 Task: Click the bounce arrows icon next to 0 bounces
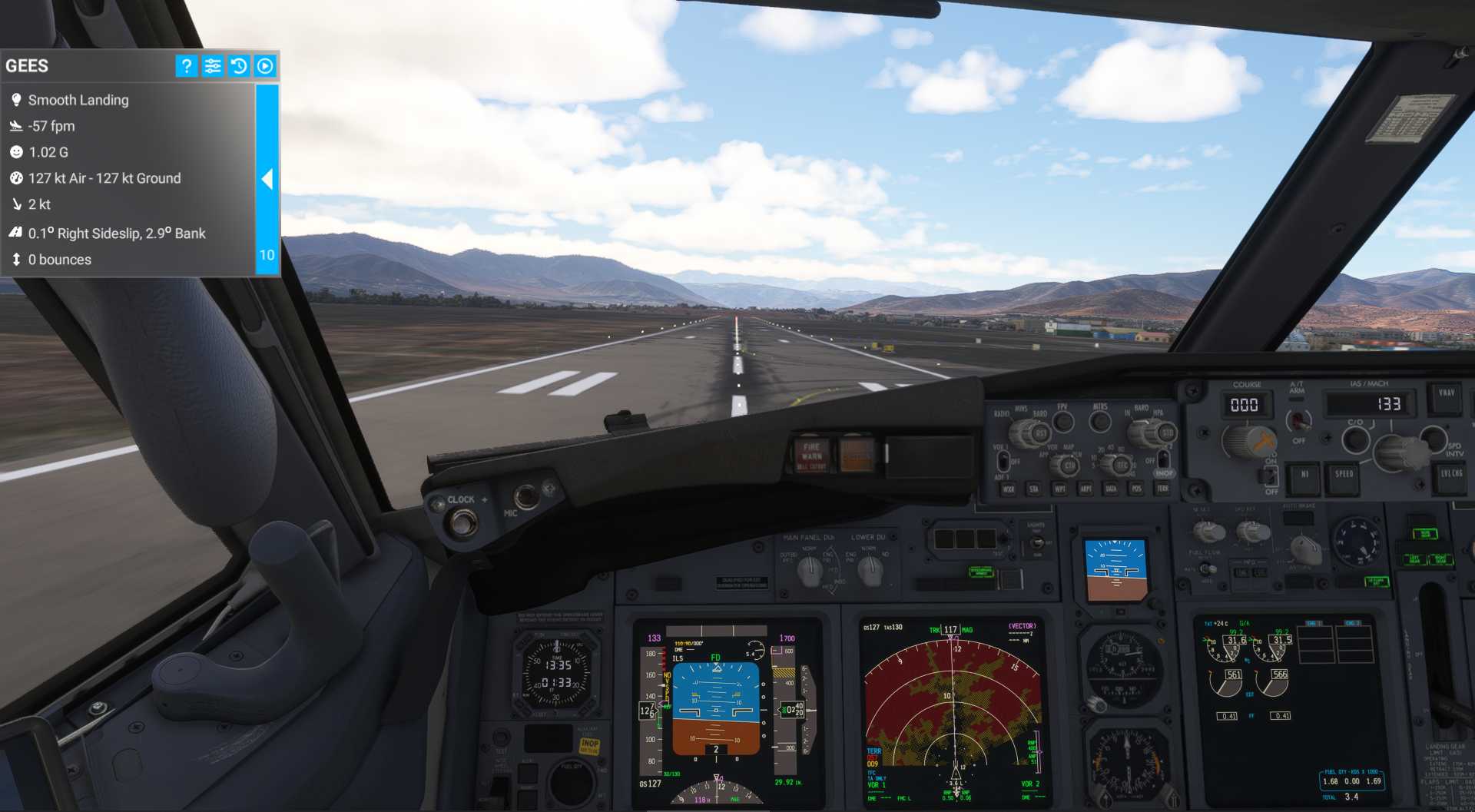(15, 259)
